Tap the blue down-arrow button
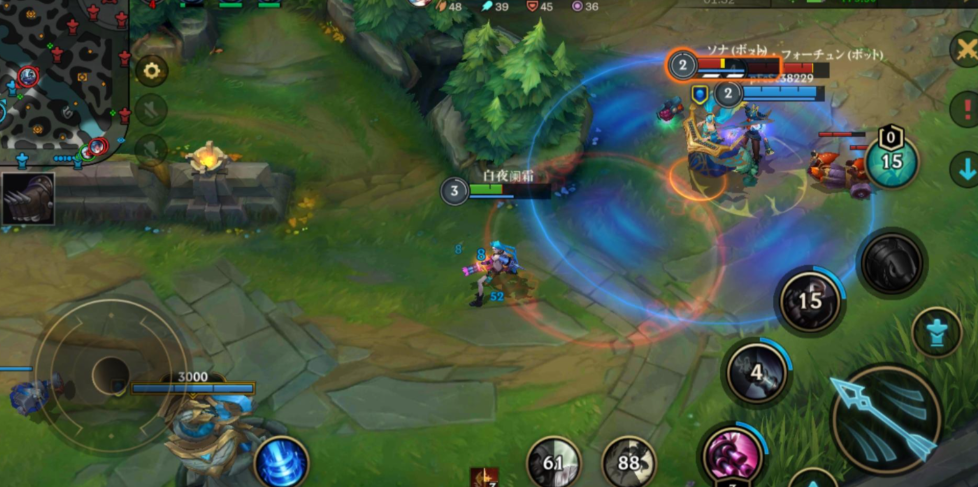 click(x=964, y=167)
